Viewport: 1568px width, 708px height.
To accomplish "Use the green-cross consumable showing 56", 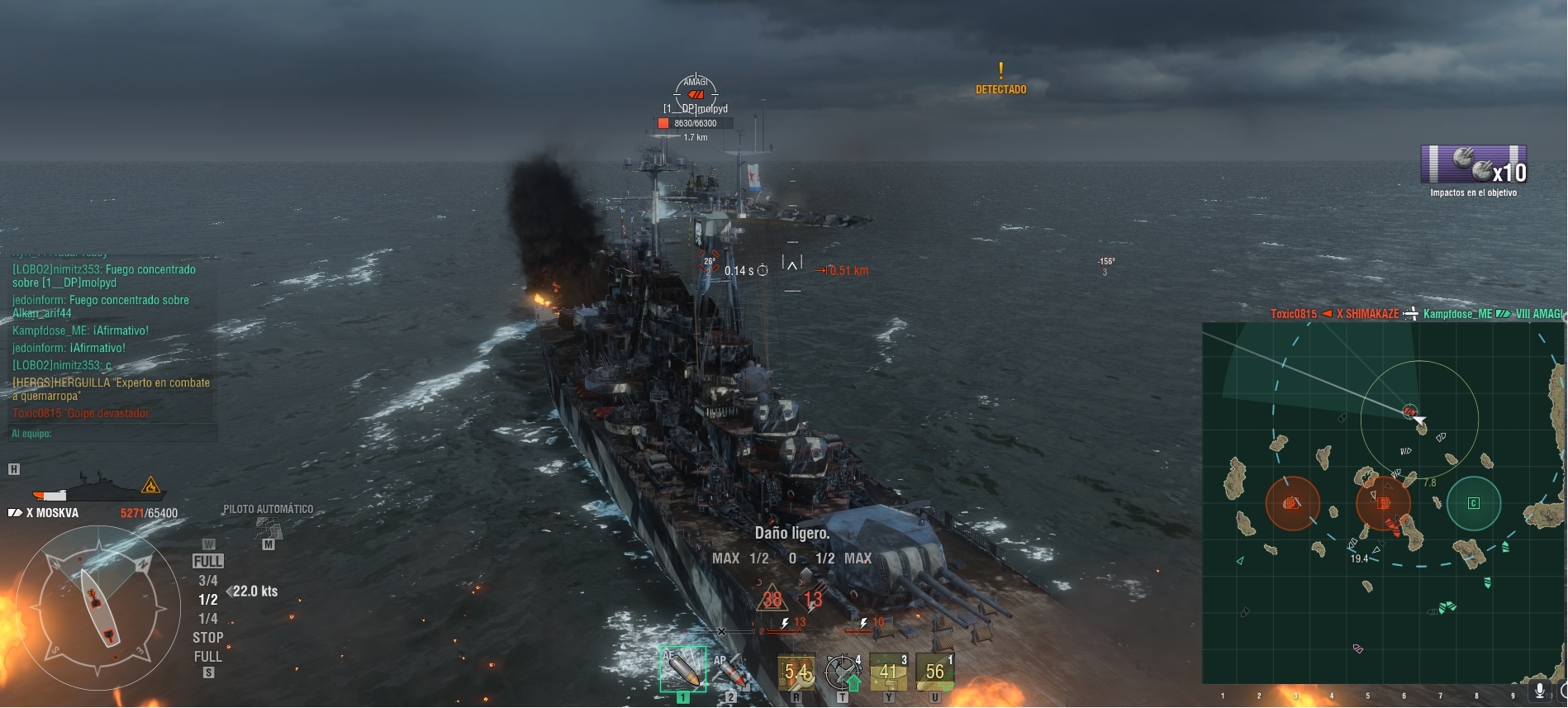I will (935, 672).
